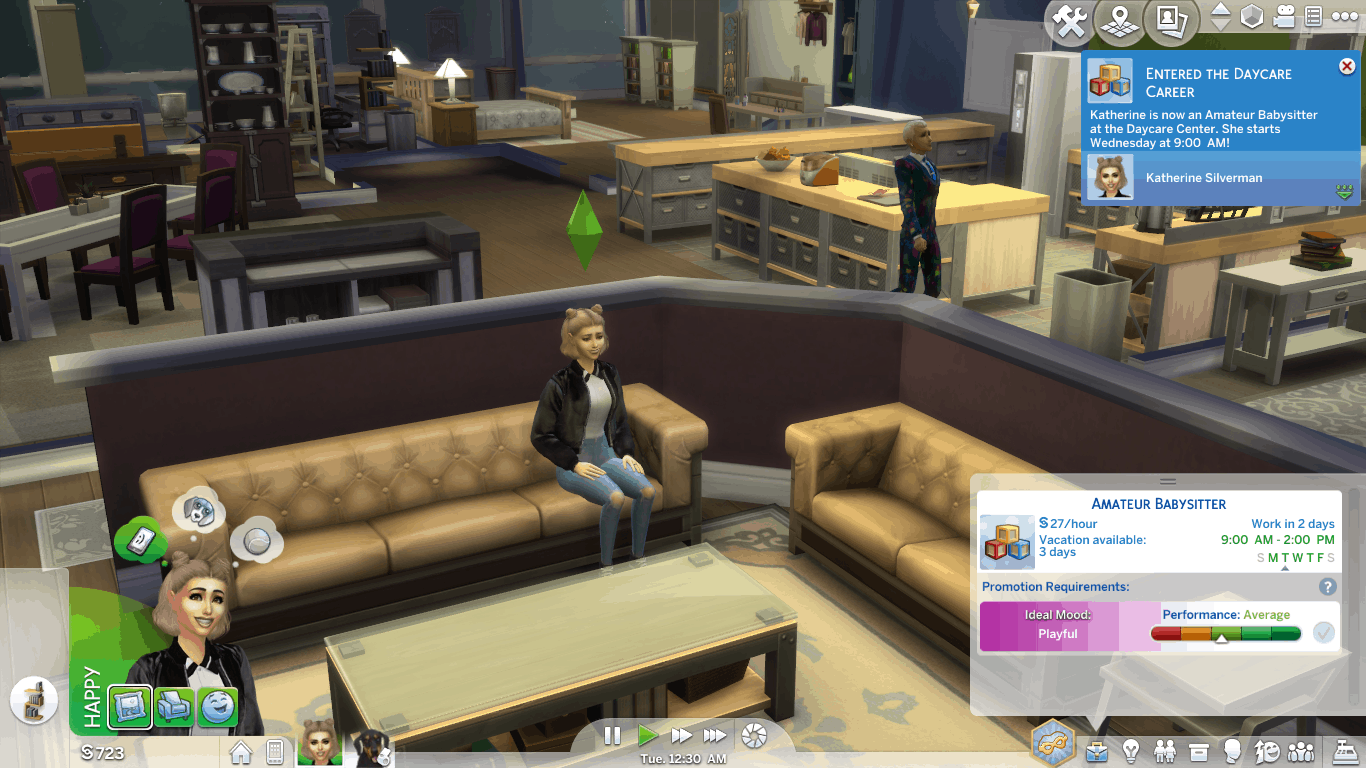Open the Skills panel lightbulb tab

pos(1131,750)
